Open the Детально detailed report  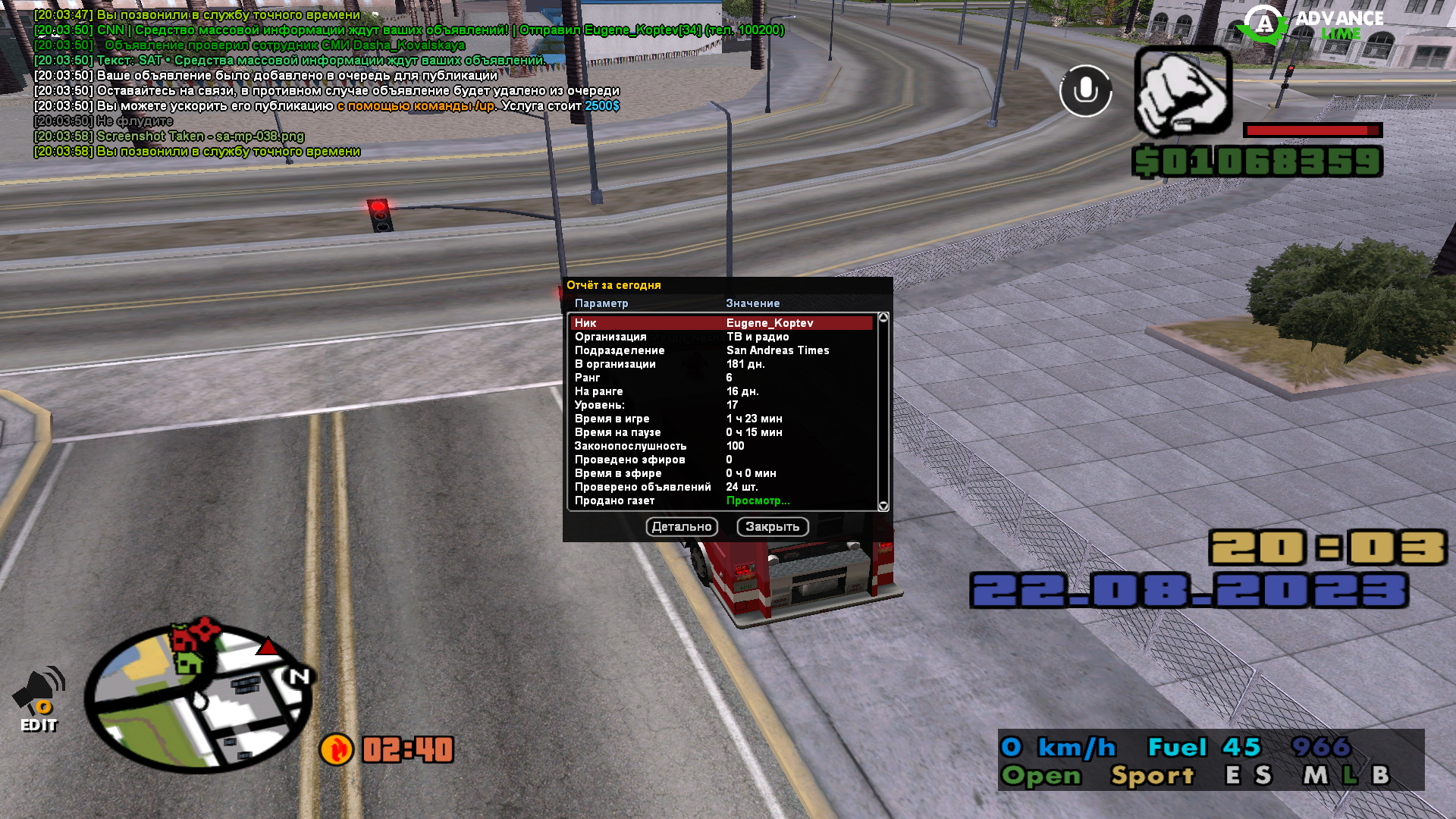[x=682, y=527]
